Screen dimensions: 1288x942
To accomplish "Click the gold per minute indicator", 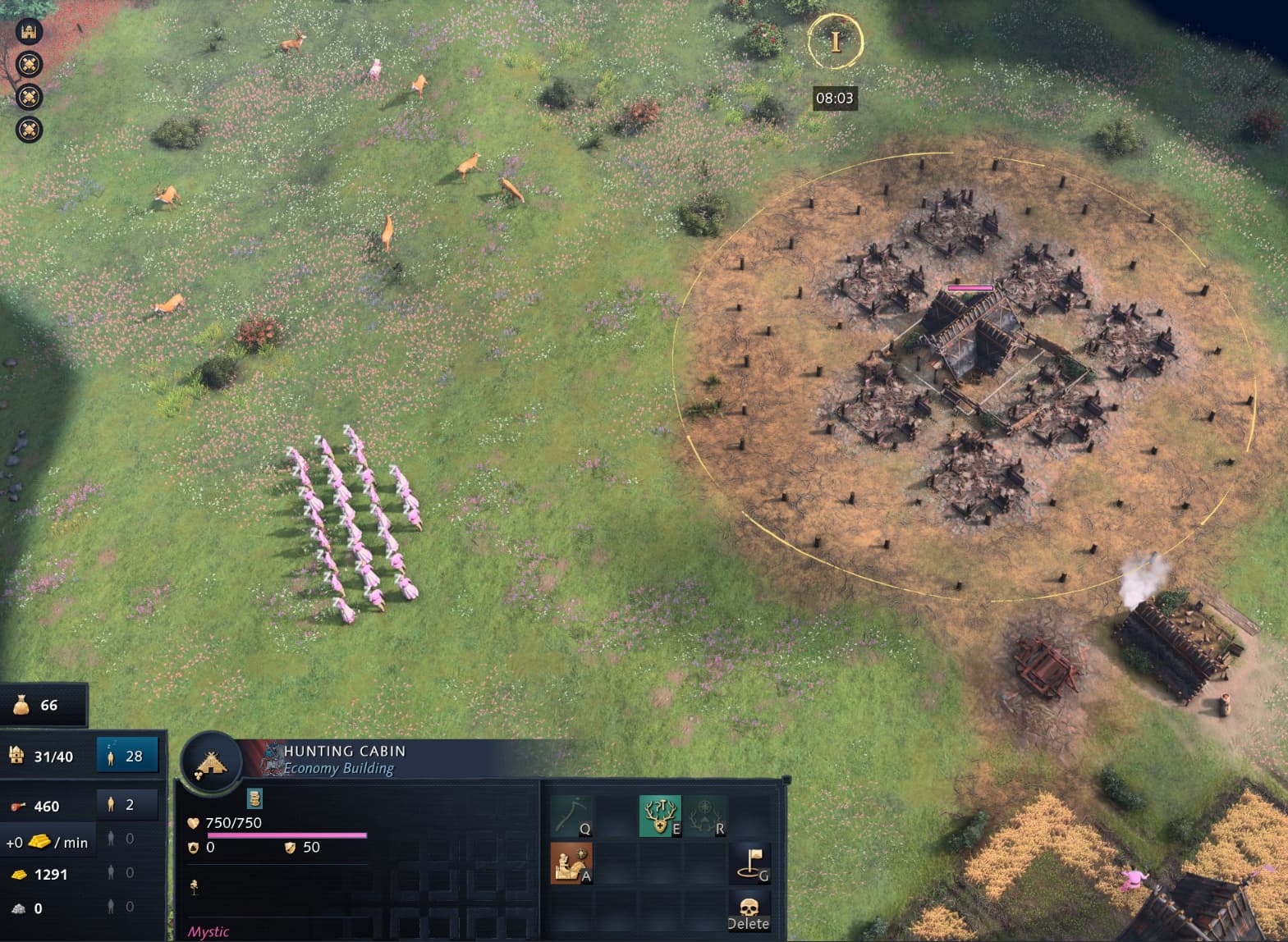I will (46, 842).
